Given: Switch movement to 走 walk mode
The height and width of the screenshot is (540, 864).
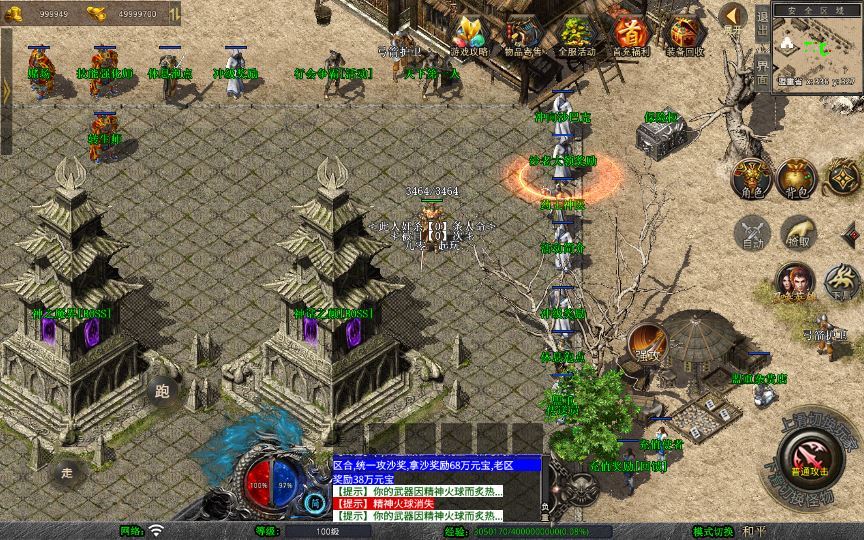Looking at the screenshot, I should (67, 472).
